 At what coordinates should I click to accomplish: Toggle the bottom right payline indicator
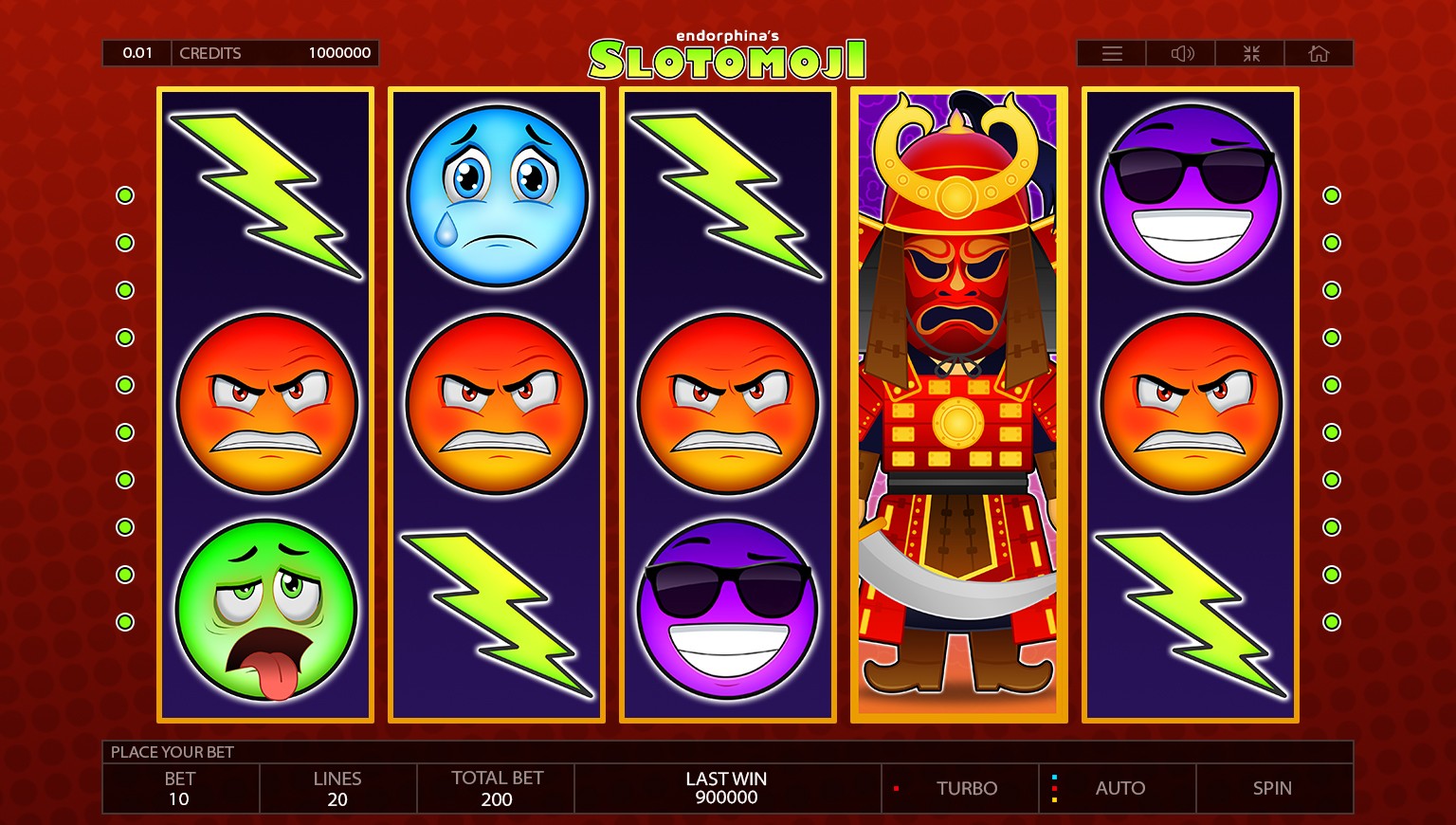coord(1331,621)
